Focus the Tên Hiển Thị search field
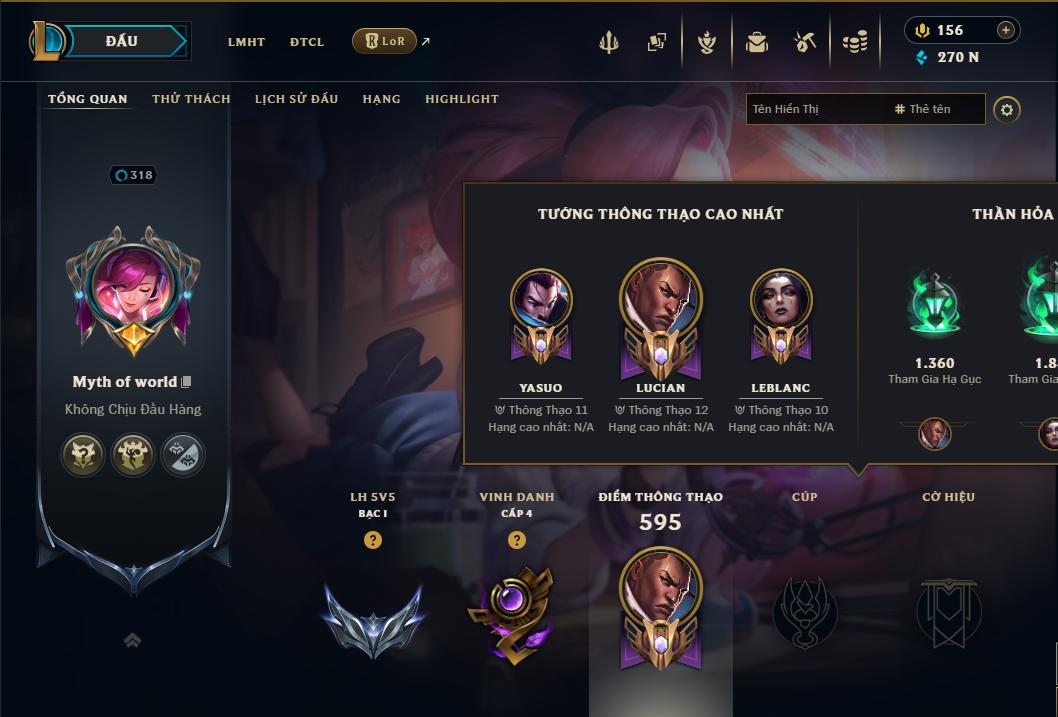Screen dimensions: 1058x717 [815, 109]
